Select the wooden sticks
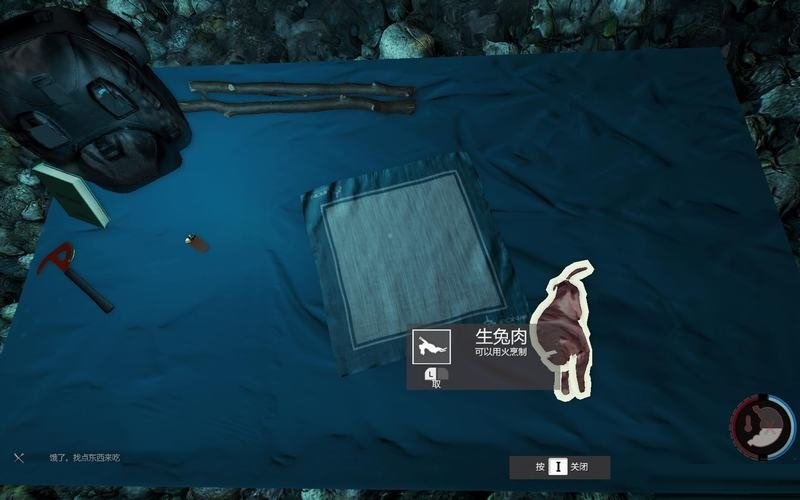This screenshot has width=800, height=500. (300, 96)
